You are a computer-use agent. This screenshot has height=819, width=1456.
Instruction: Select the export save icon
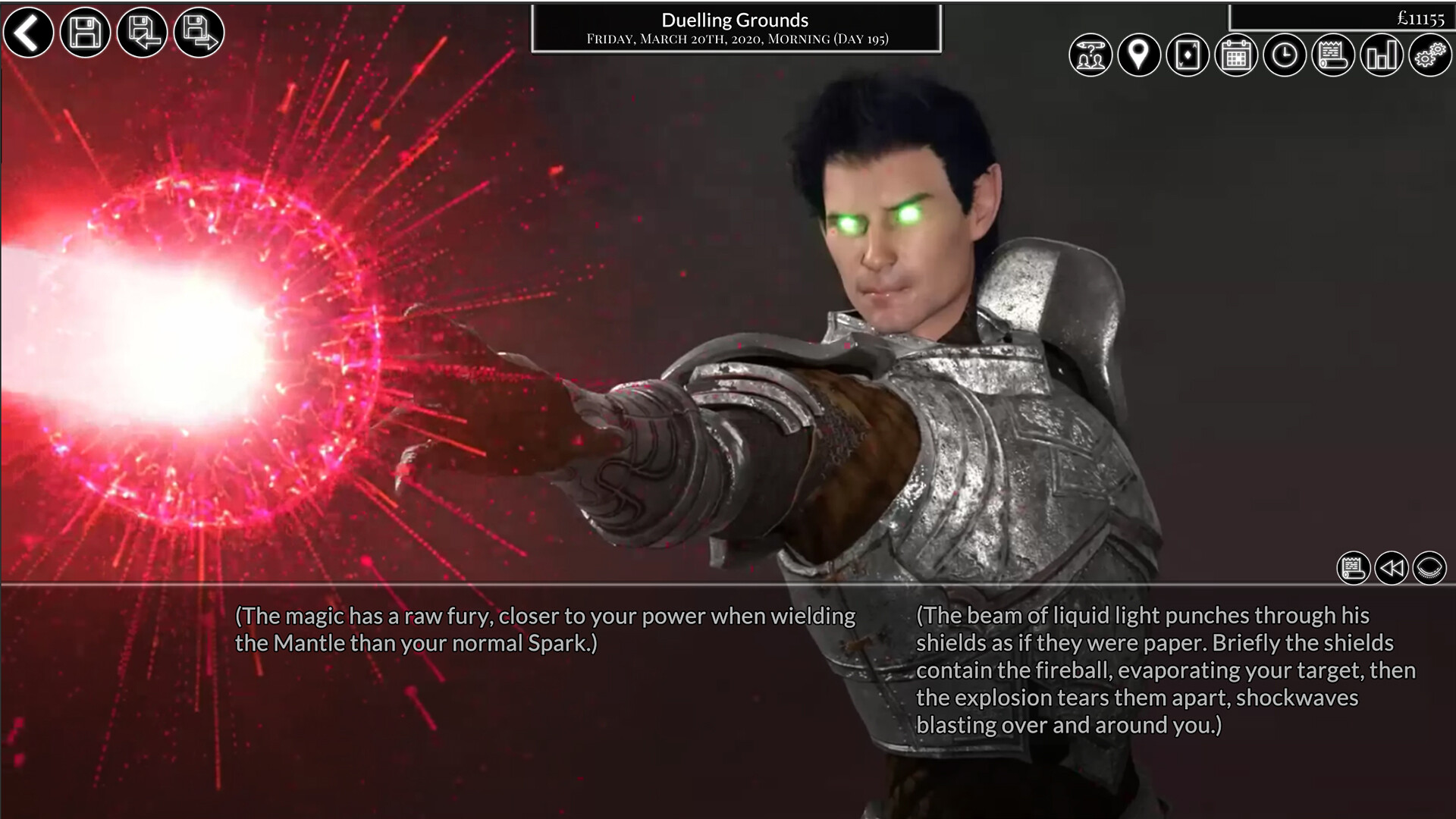click(x=197, y=33)
